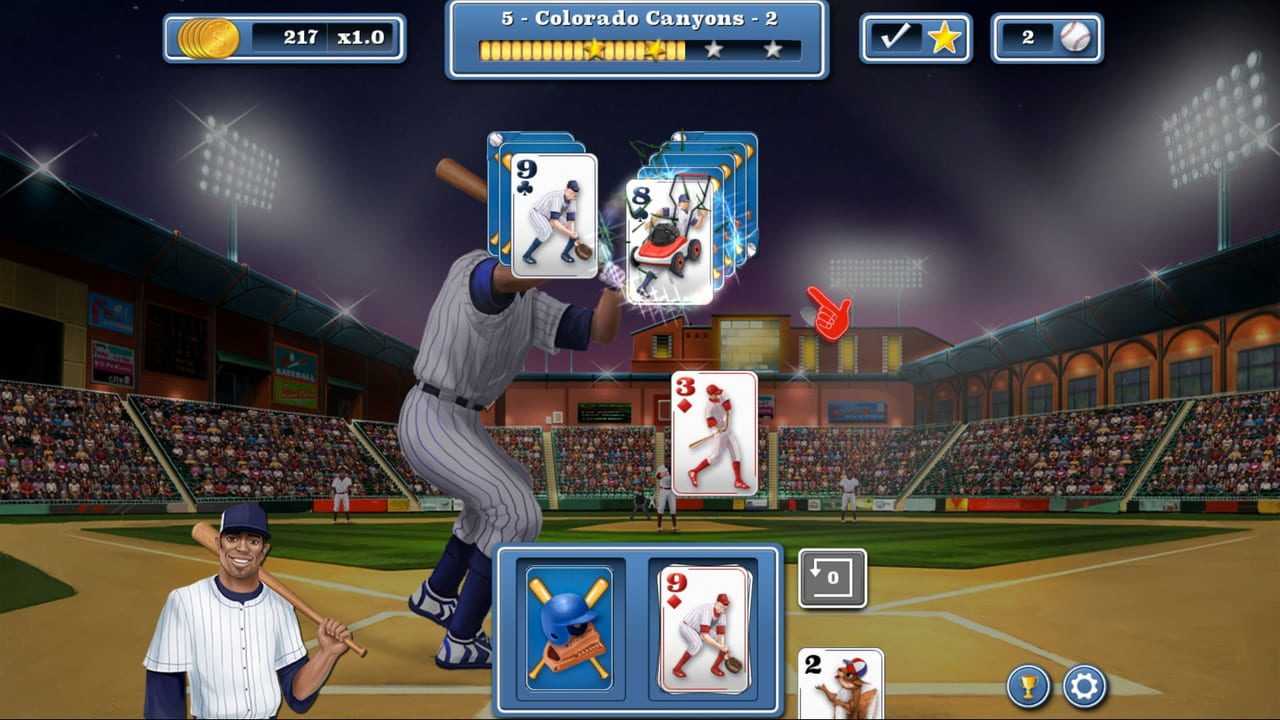Viewport: 1280px width, 720px height.
Task: Click the checkmark and star goals panel
Action: (915, 38)
